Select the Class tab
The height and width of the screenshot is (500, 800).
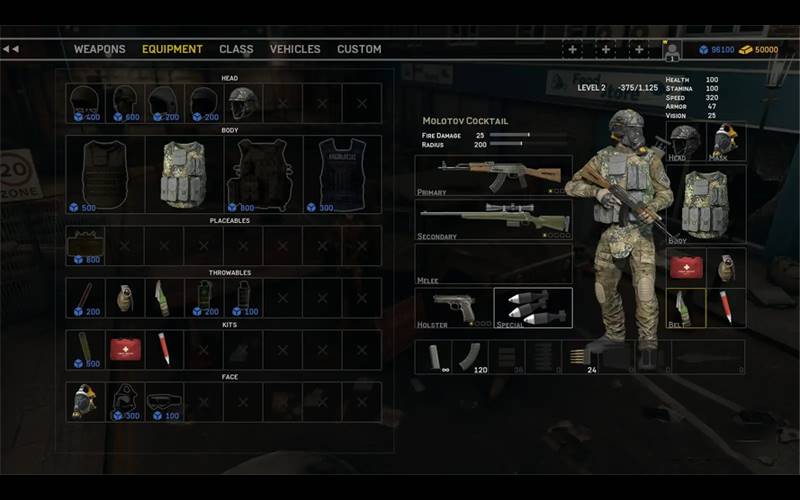click(236, 49)
